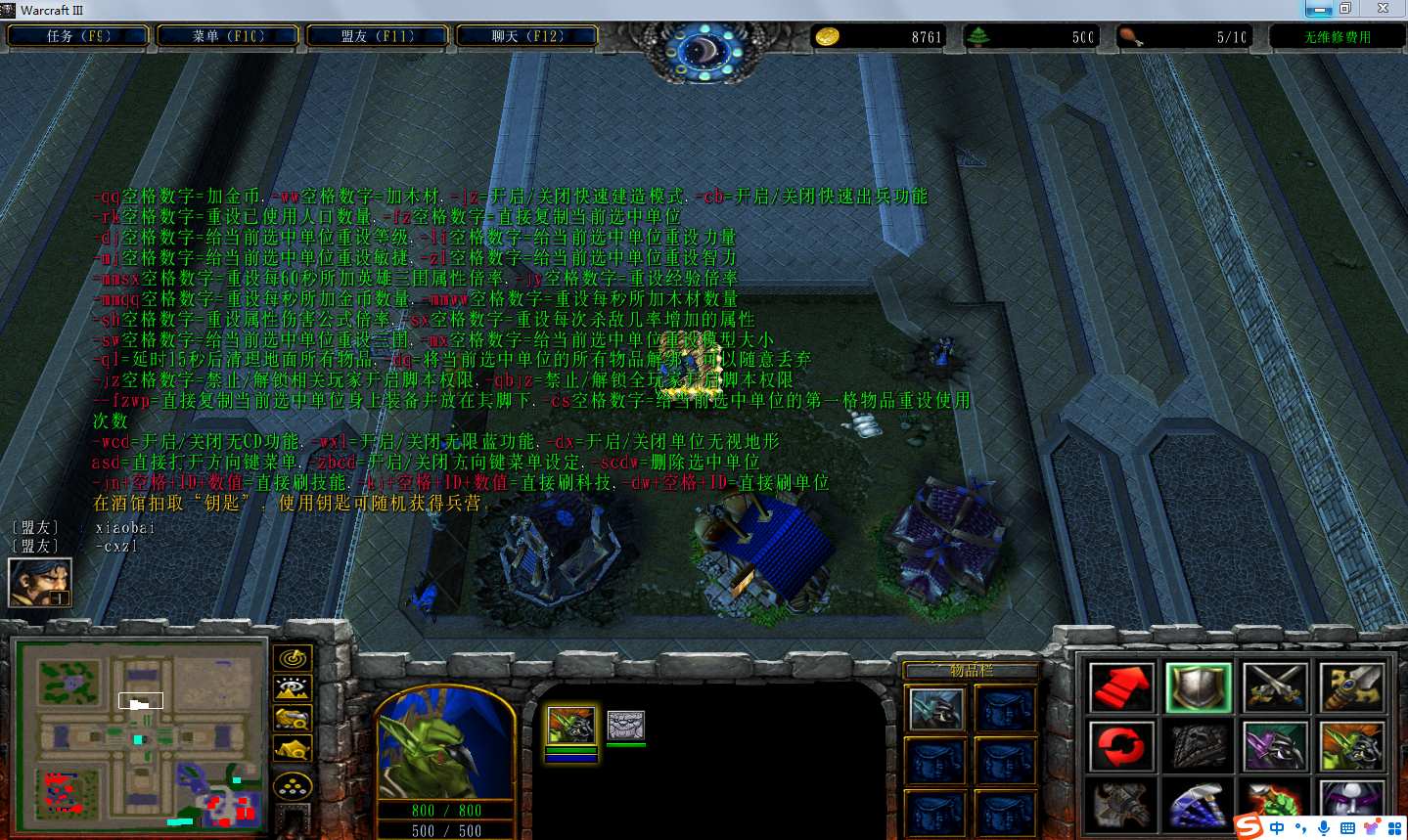This screenshot has height=840, width=1408.
Task: Open the 盟友 (F11) allies menu
Action: (x=378, y=36)
